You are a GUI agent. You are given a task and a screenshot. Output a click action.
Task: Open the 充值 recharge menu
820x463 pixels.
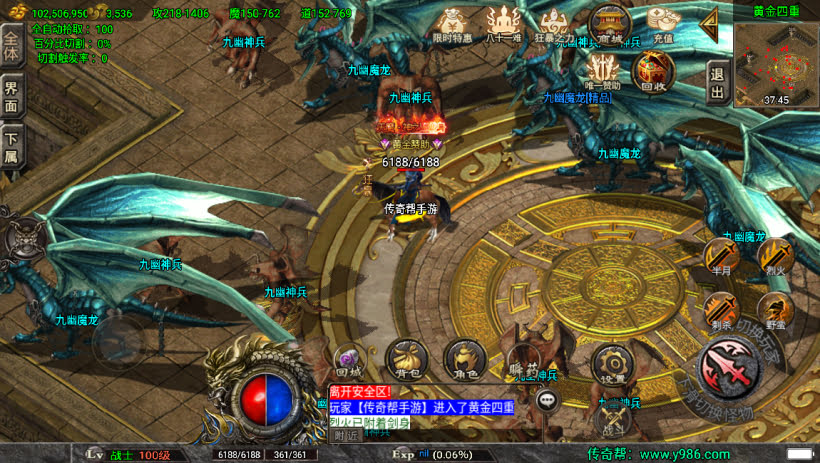click(x=661, y=24)
